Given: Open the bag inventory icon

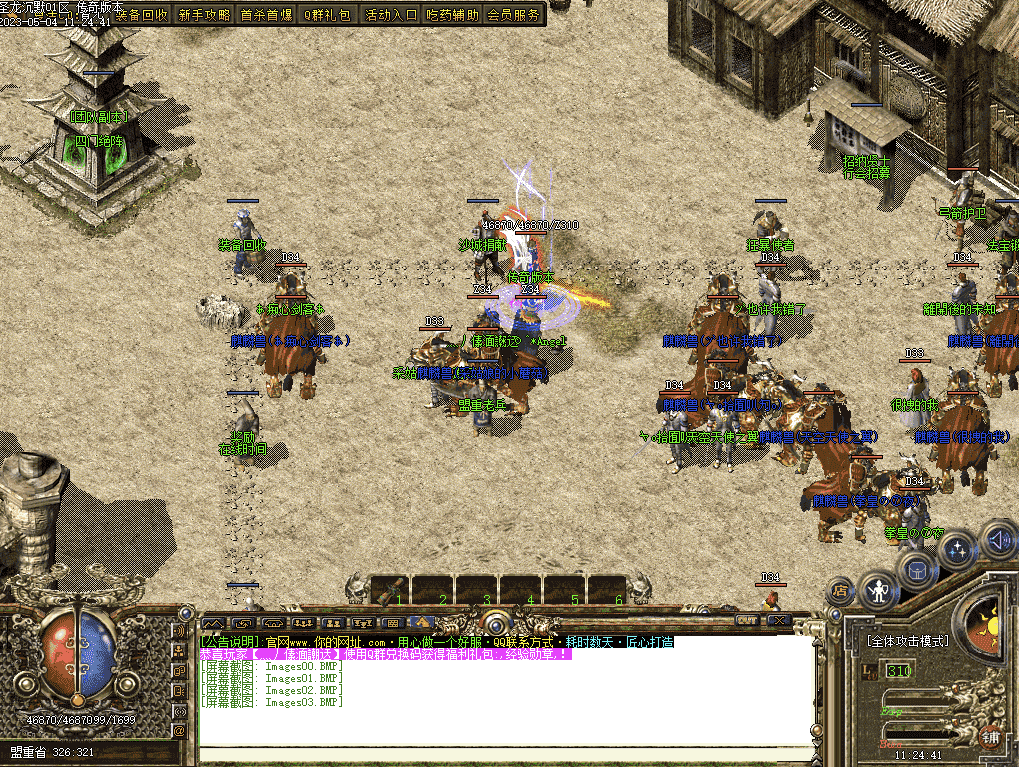Looking at the screenshot, I should [x=917, y=569].
